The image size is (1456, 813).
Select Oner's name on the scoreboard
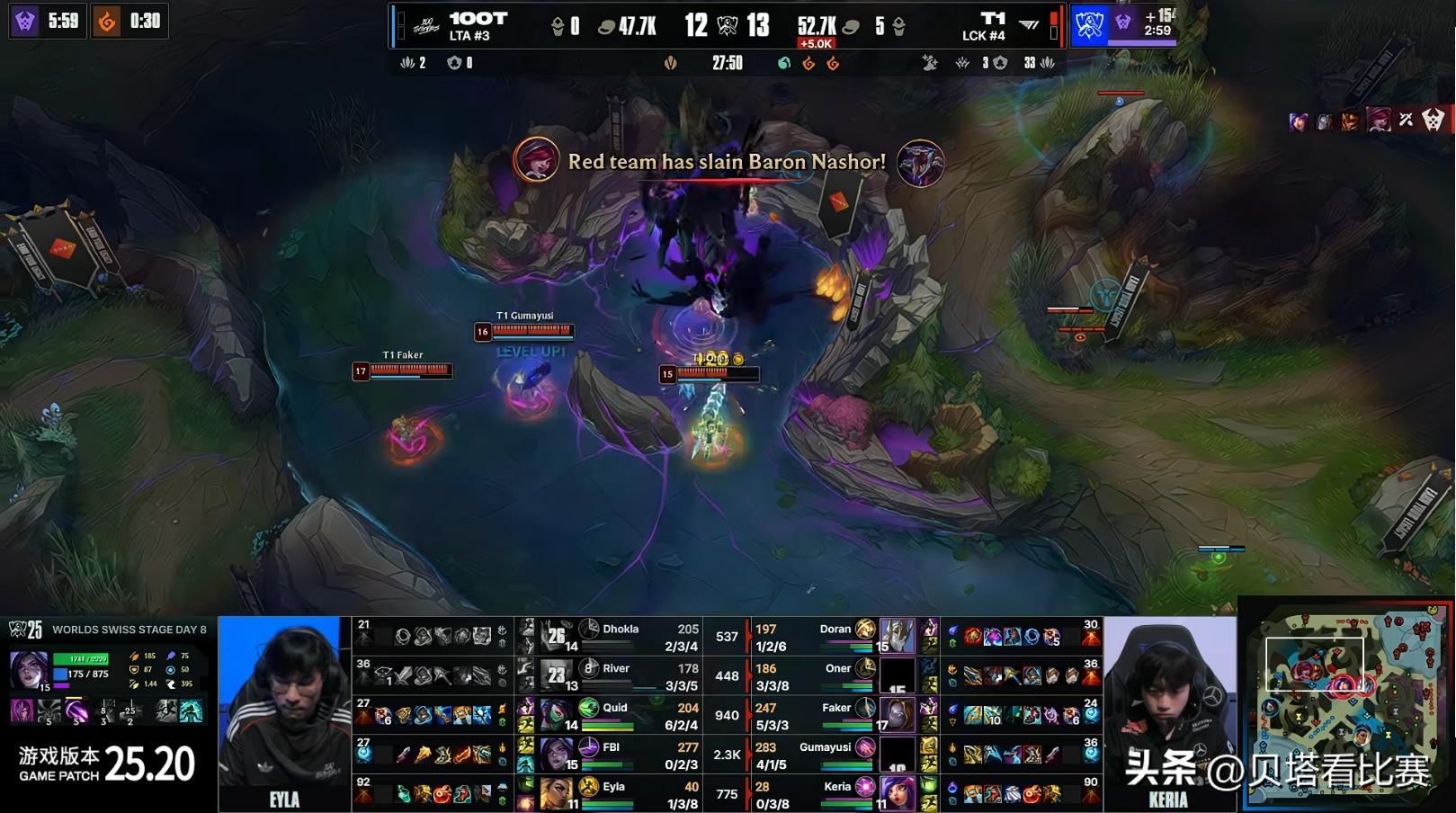837,668
